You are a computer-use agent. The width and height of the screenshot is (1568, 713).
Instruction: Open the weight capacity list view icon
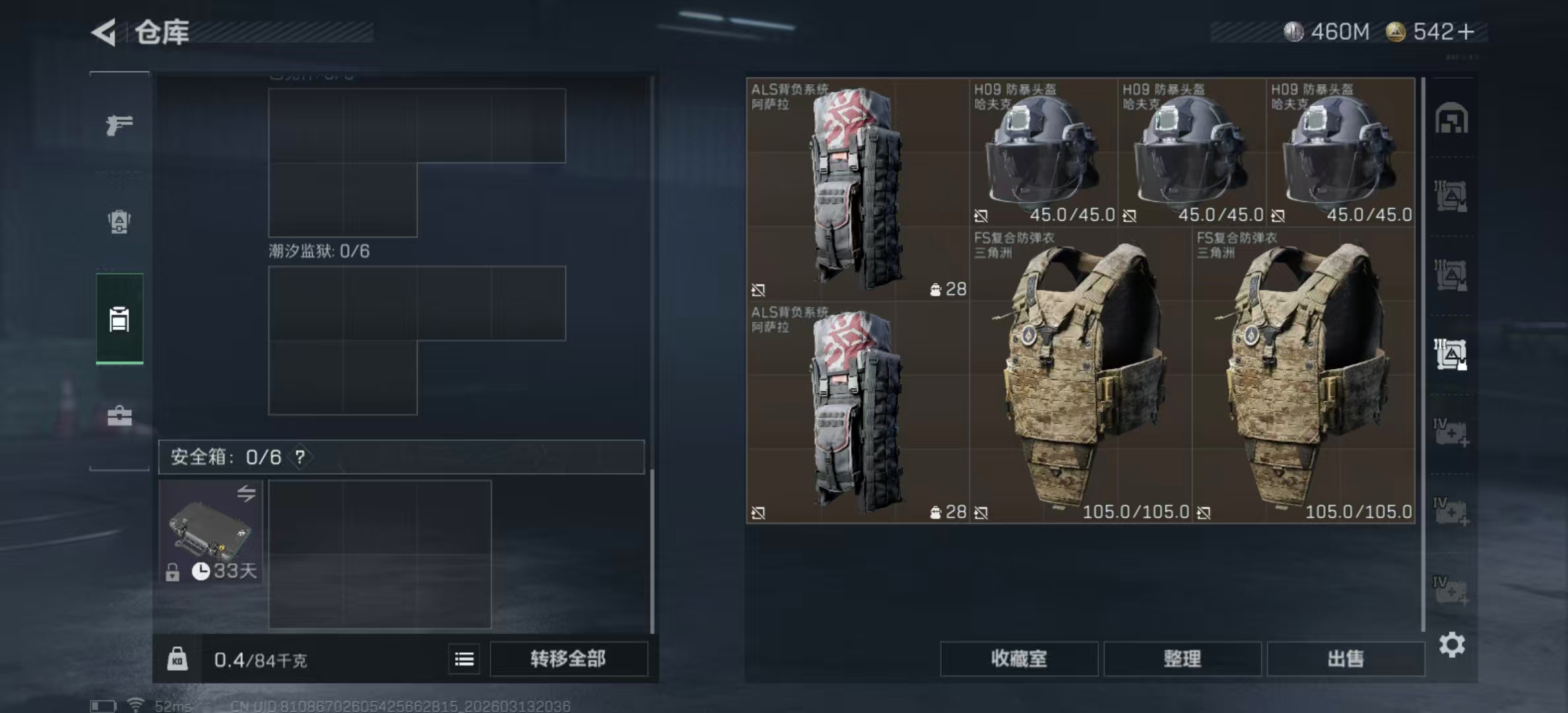pos(464,660)
